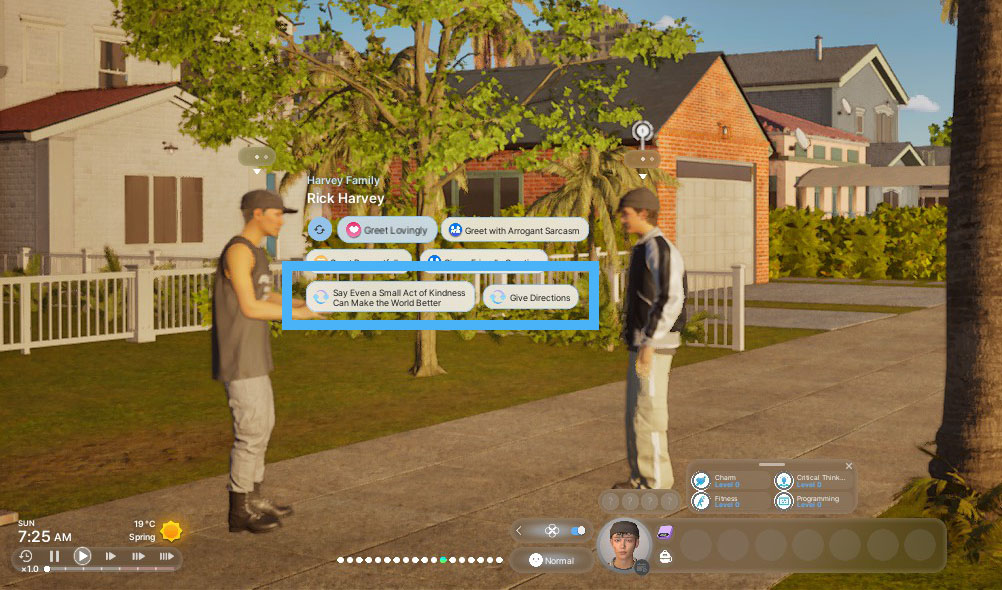Choose Give Directions interaction

(x=530, y=297)
